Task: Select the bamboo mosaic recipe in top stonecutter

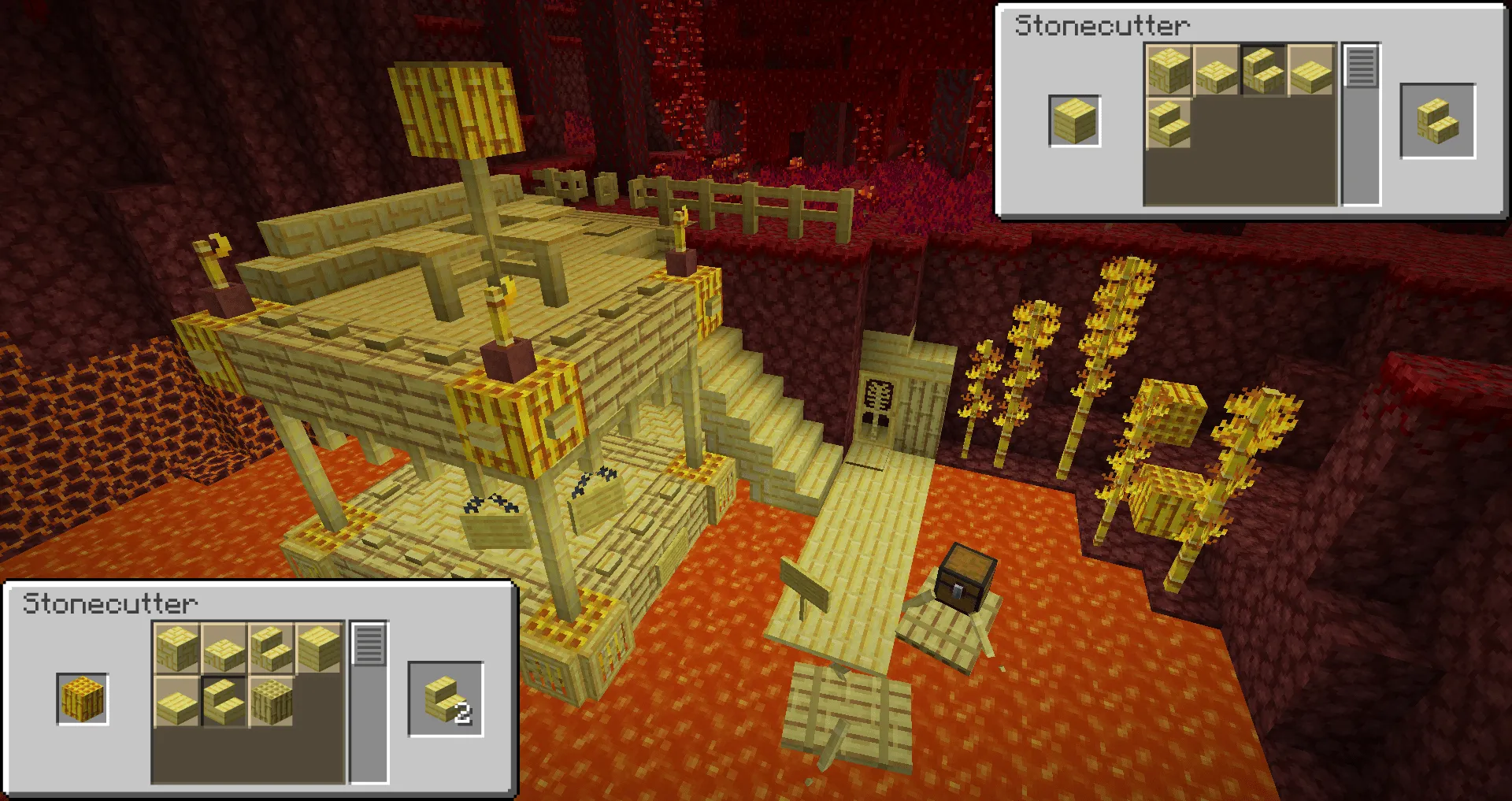Action: point(1168,71)
